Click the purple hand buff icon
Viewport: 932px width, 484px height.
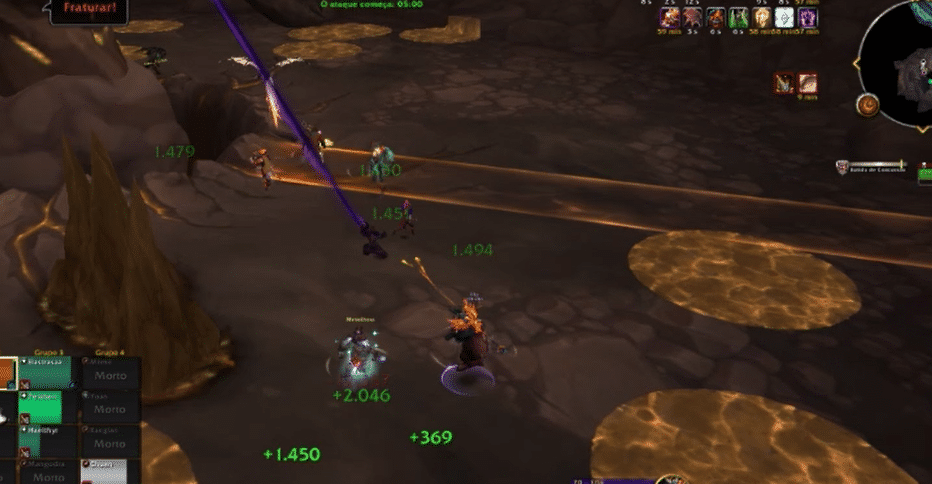807,17
